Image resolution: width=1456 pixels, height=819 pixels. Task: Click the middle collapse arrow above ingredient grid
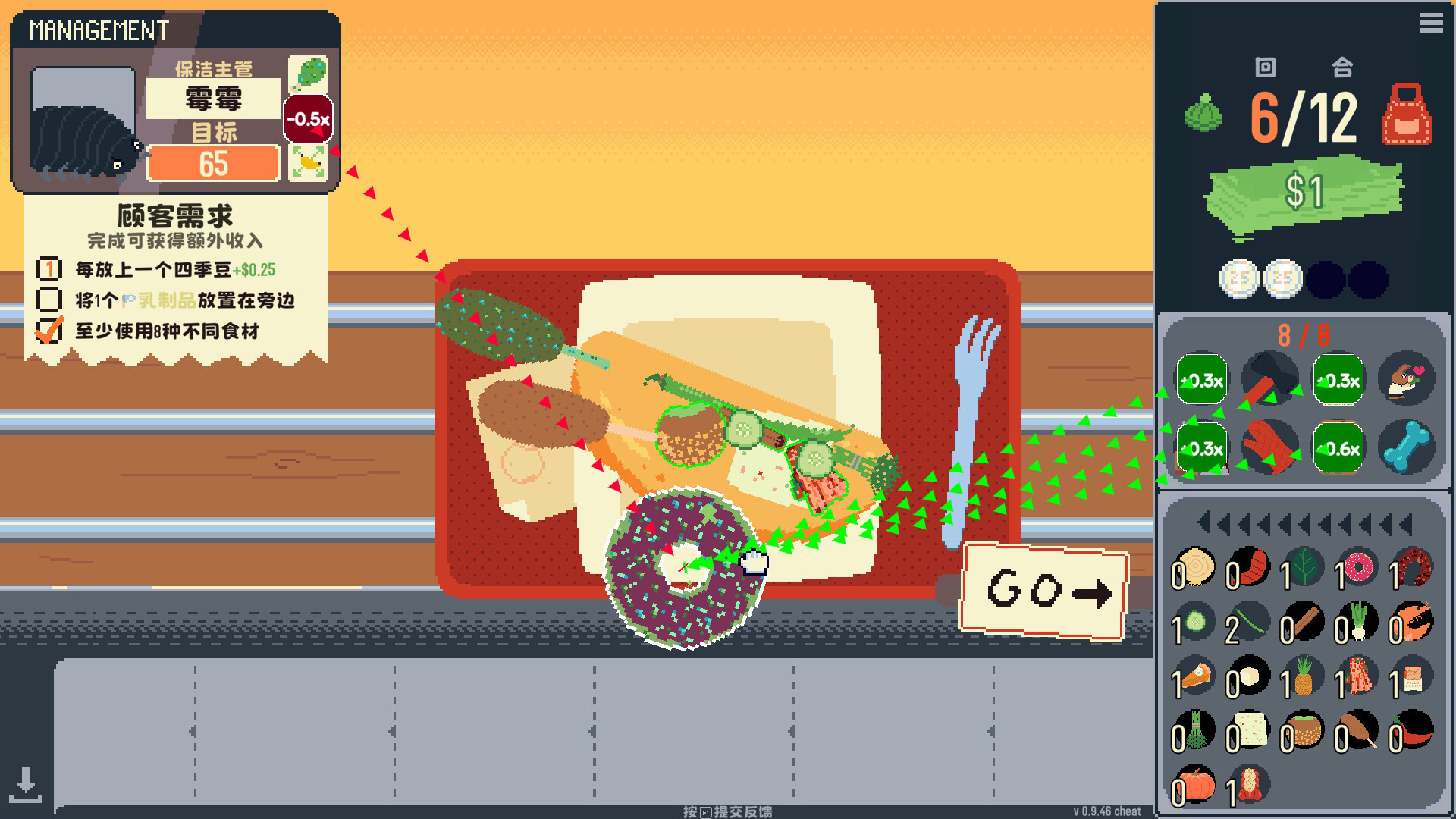1305,523
